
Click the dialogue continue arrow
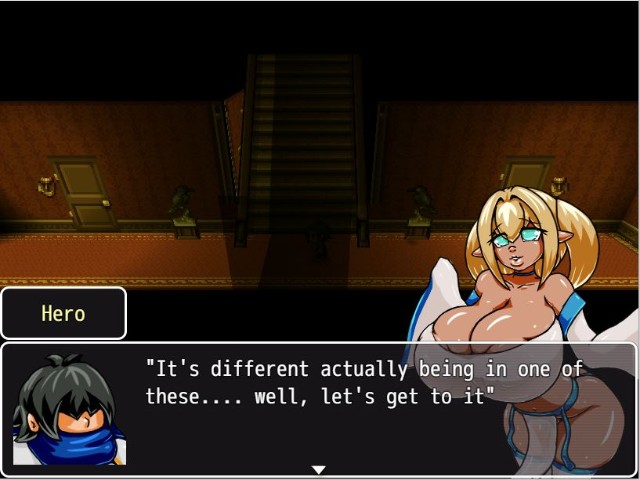point(319,469)
